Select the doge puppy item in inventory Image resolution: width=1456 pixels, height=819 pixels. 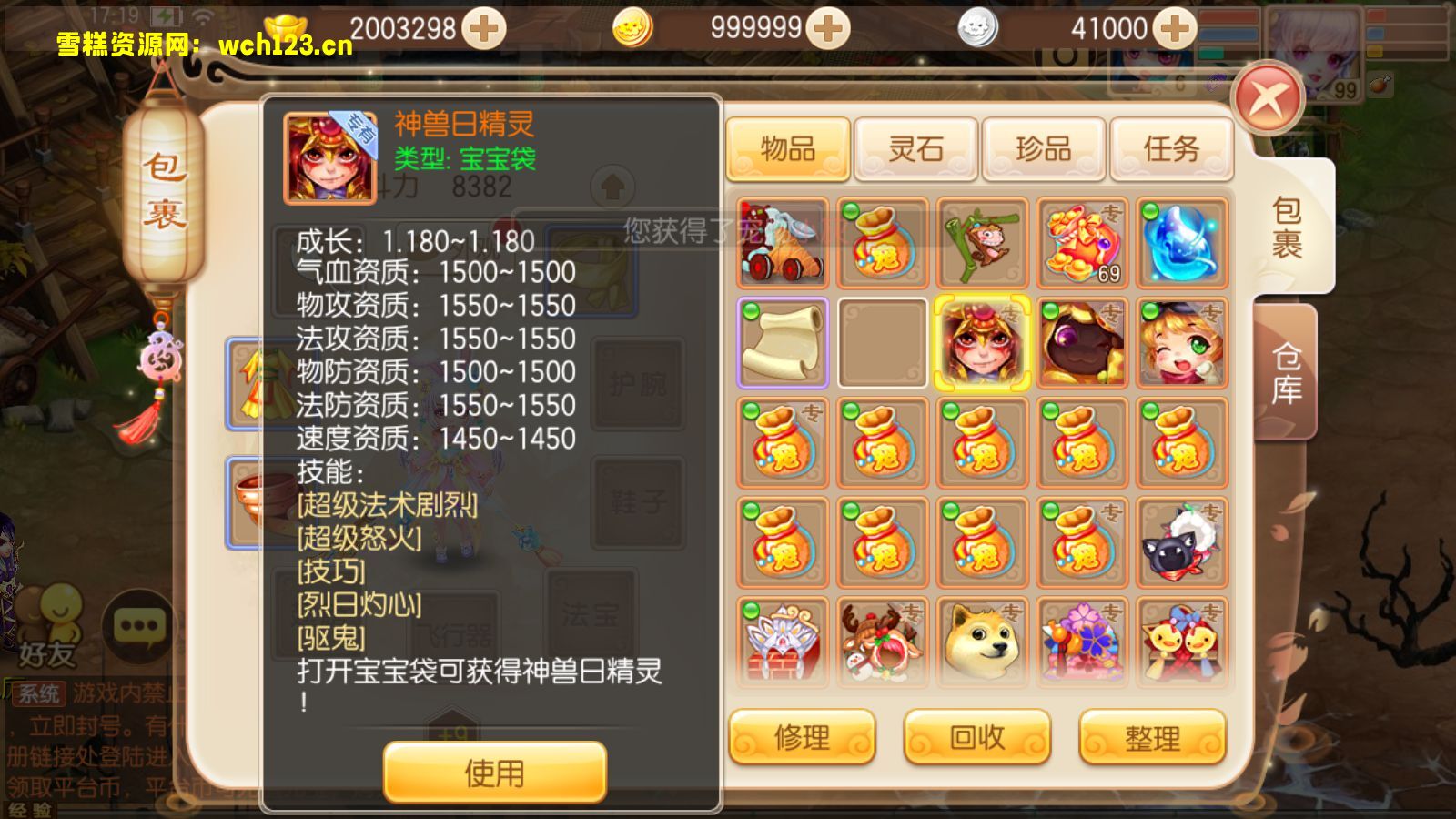(981, 642)
